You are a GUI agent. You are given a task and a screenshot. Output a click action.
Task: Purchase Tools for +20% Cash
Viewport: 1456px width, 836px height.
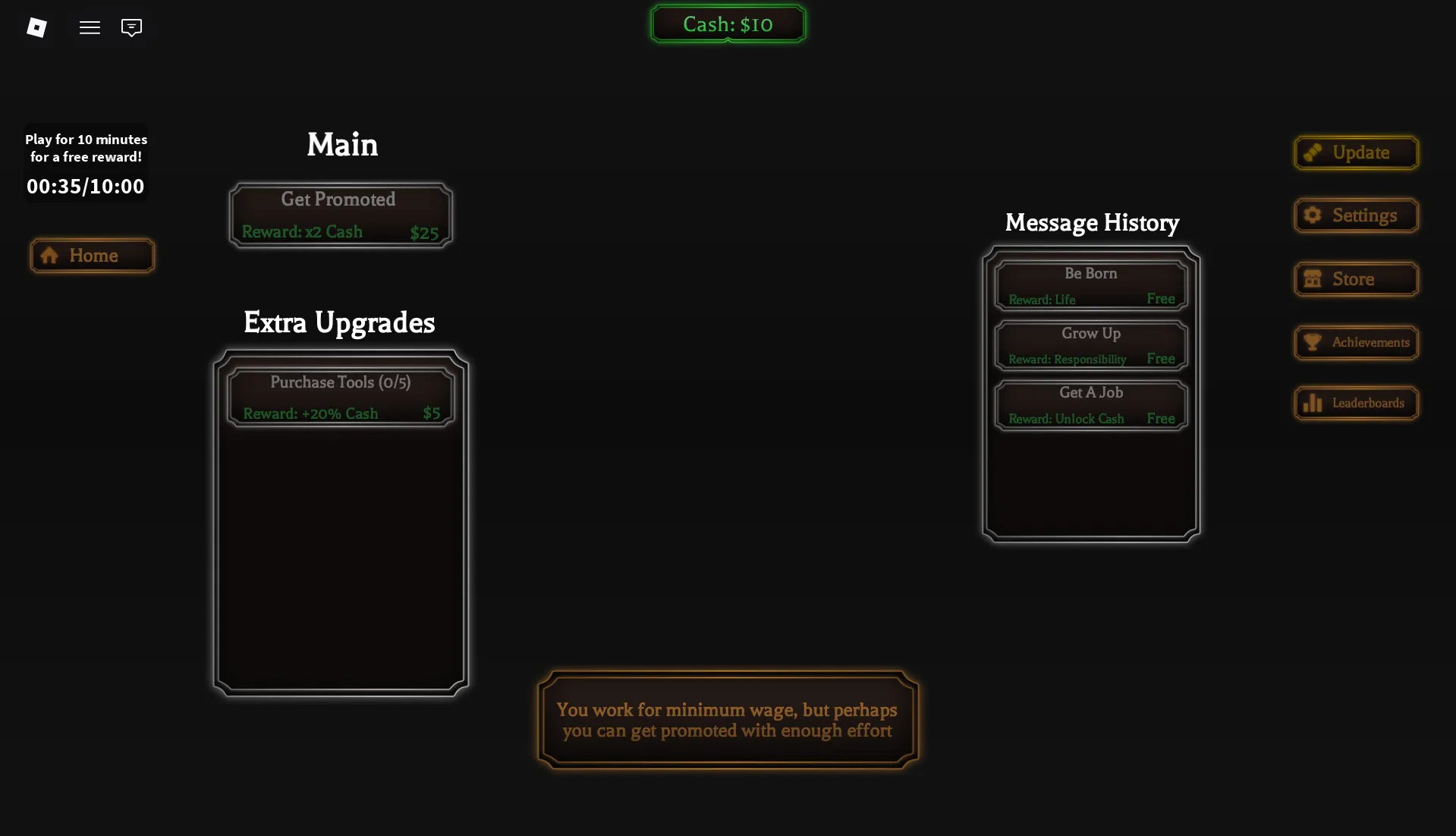pyautogui.click(x=341, y=398)
